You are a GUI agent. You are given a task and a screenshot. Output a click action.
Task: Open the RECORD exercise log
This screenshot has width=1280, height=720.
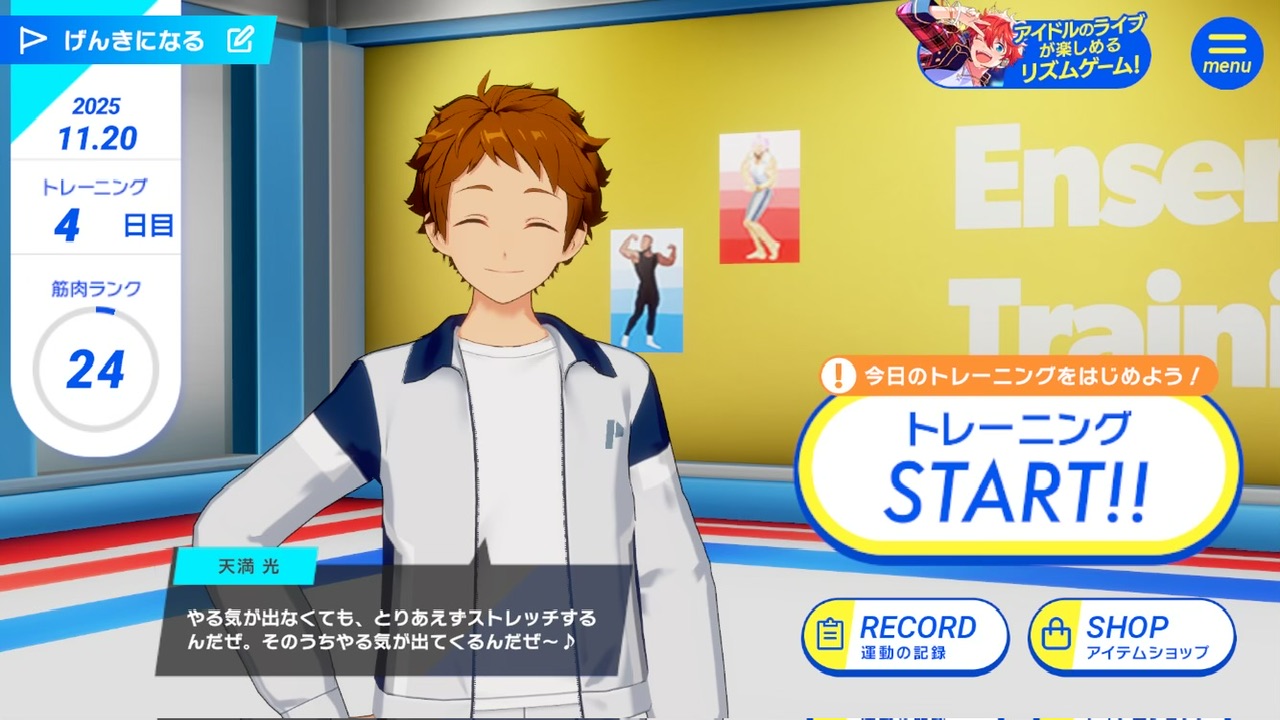(903, 637)
